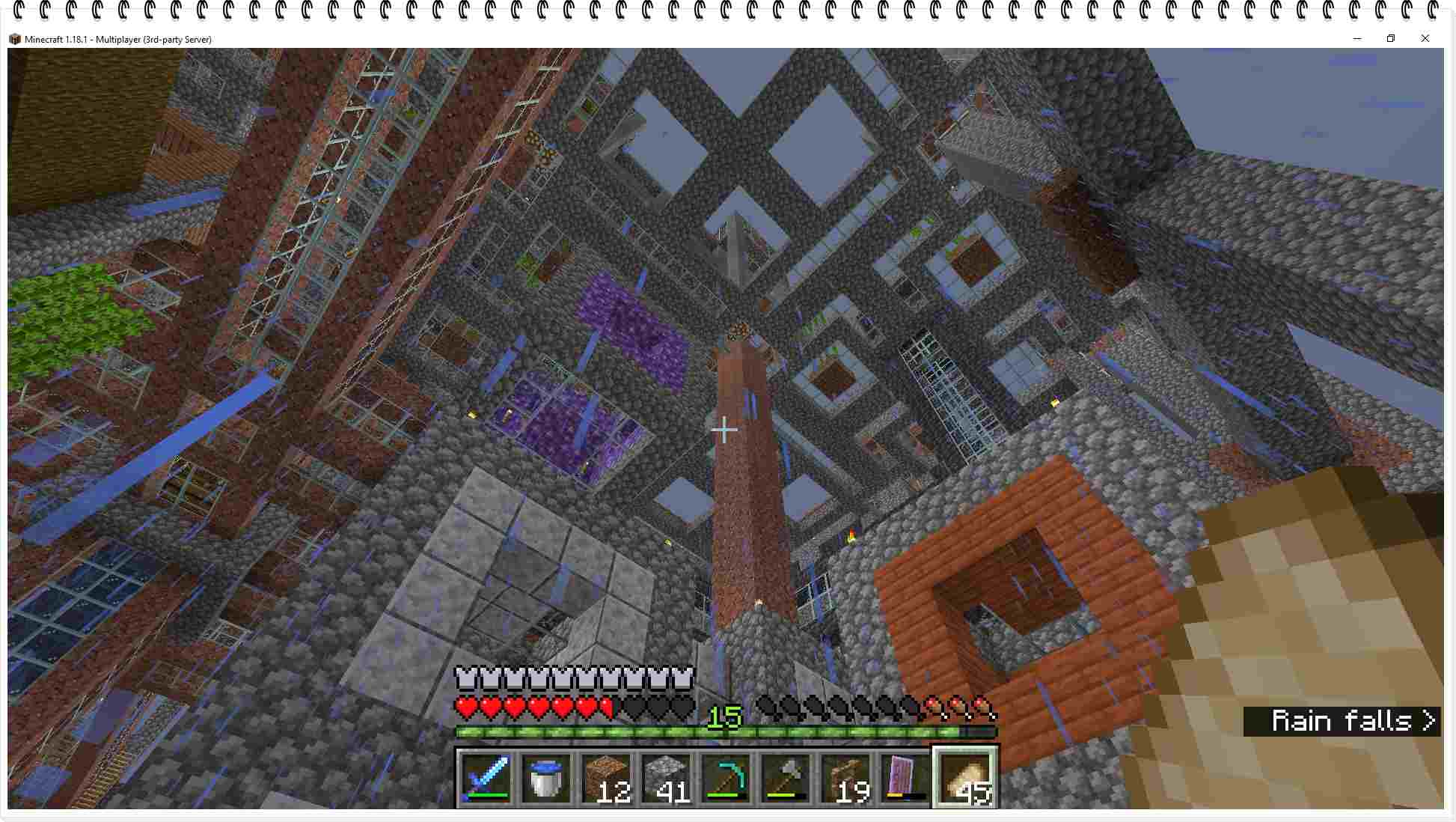Screen dimensions: 1456x822
Task: Select the pink banner item with durability bar
Action: point(906,779)
